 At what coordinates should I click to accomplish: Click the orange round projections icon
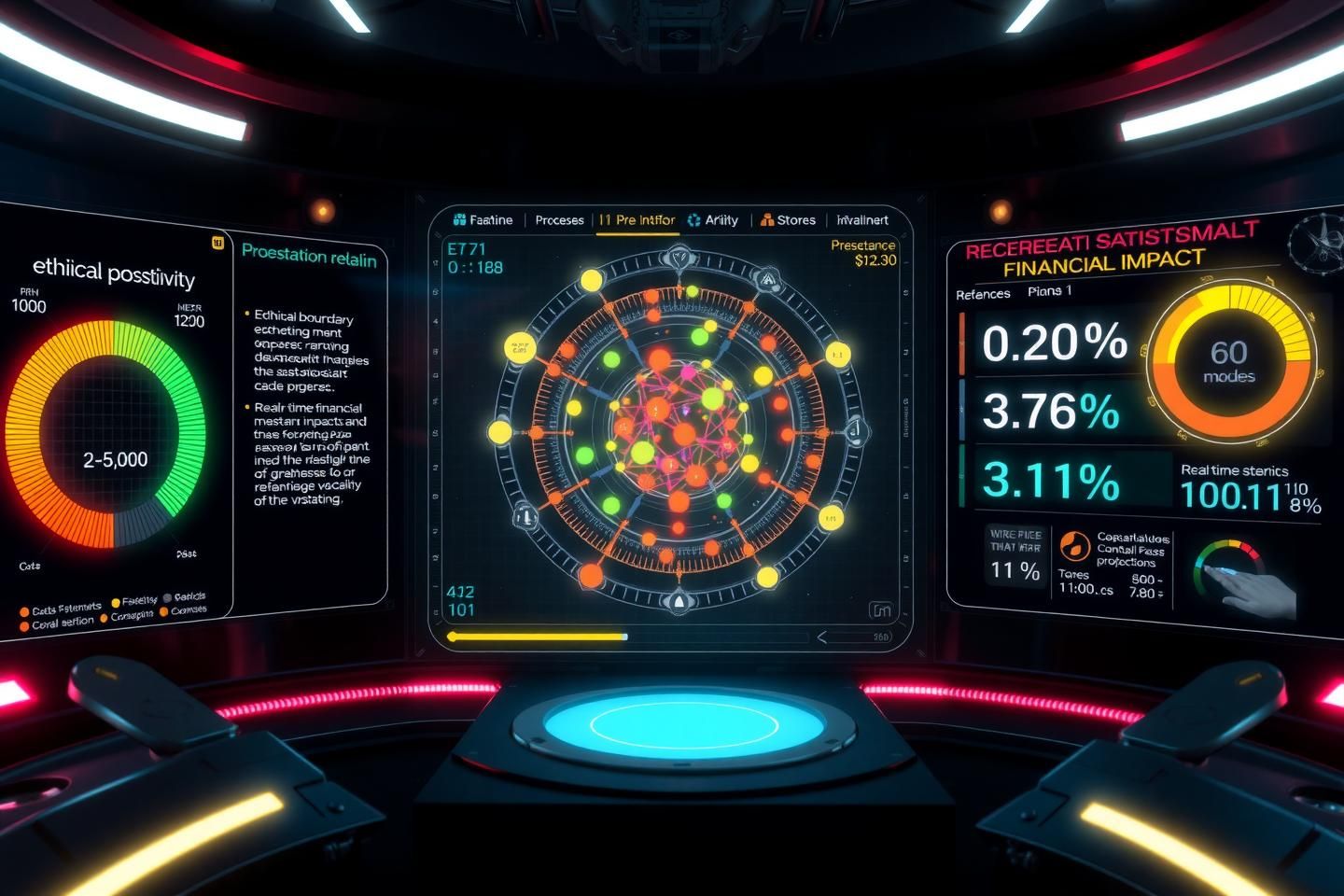1075,545
